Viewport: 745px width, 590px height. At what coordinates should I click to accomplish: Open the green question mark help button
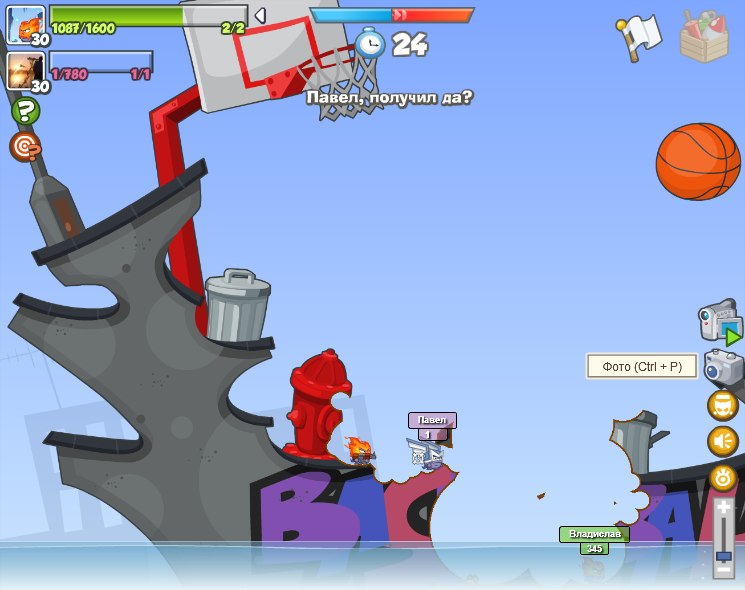[25, 111]
